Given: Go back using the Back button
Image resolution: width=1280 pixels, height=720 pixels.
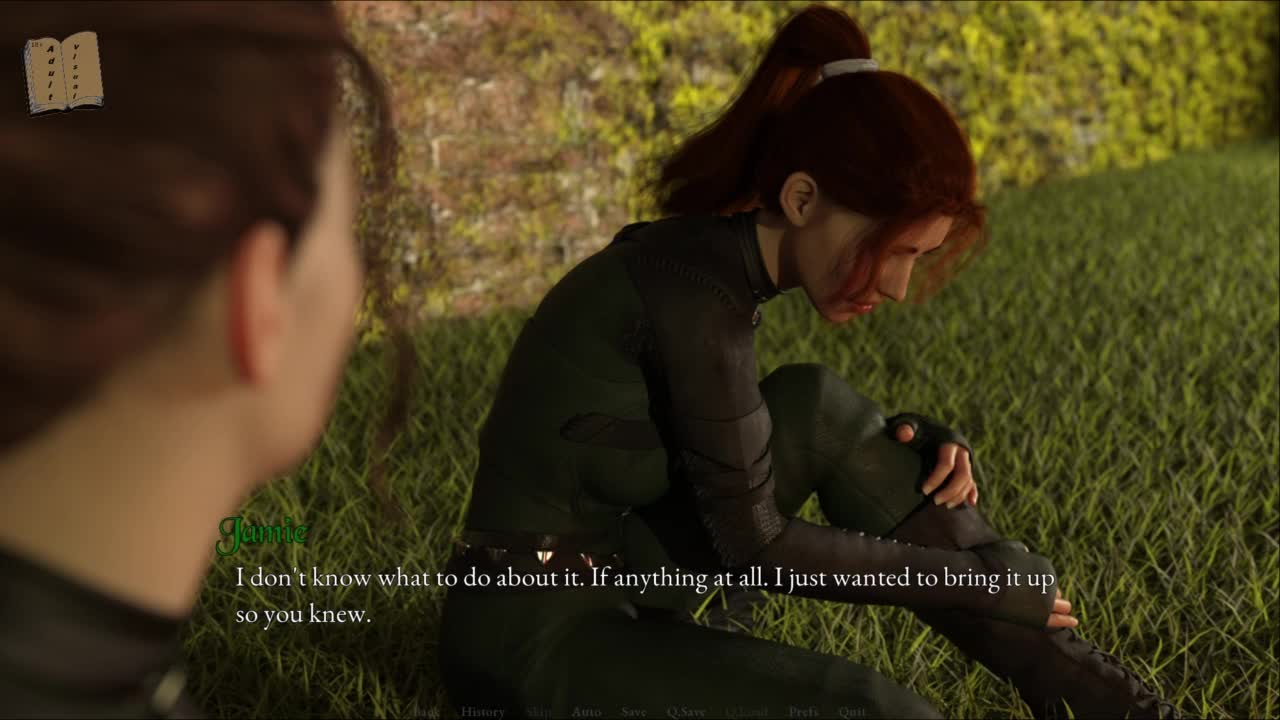Looking at the screenshot, I should tap(427, 712).
